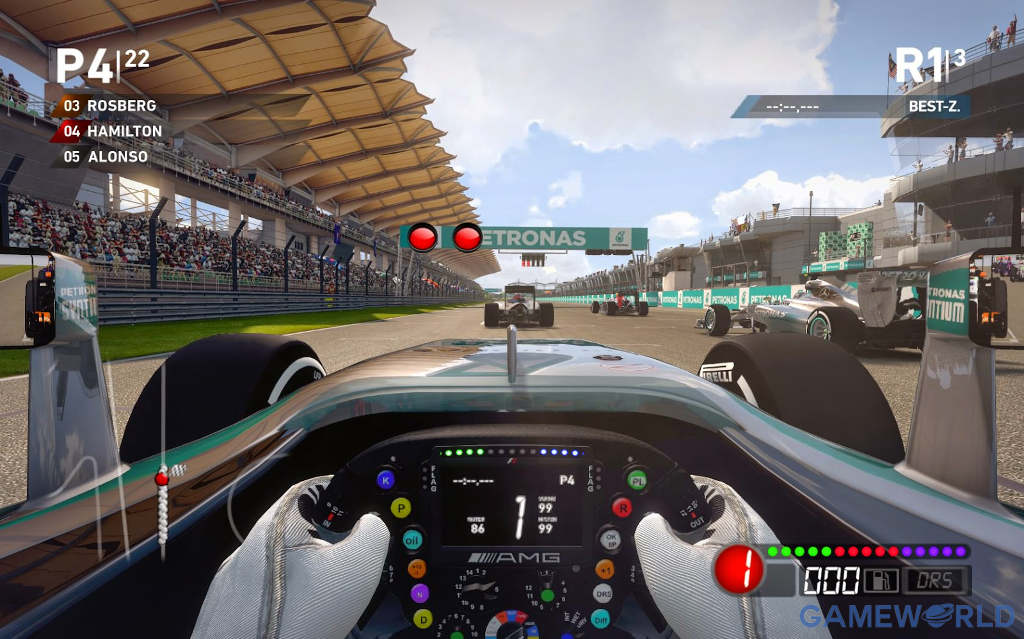This screenshot has height=639, width=1024.
Task: Select Rosberg in the position list
Action: coord(120,105)
